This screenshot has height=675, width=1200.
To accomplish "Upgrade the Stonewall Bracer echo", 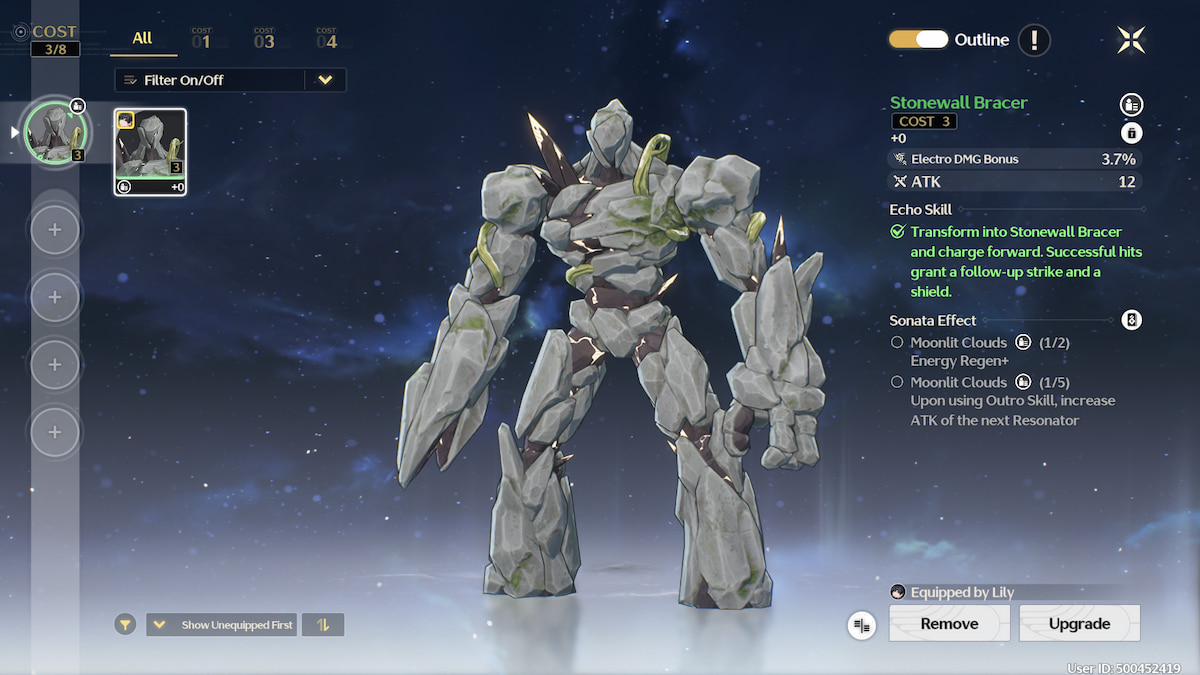I will pyautogui.click(x=1079, y=624).
